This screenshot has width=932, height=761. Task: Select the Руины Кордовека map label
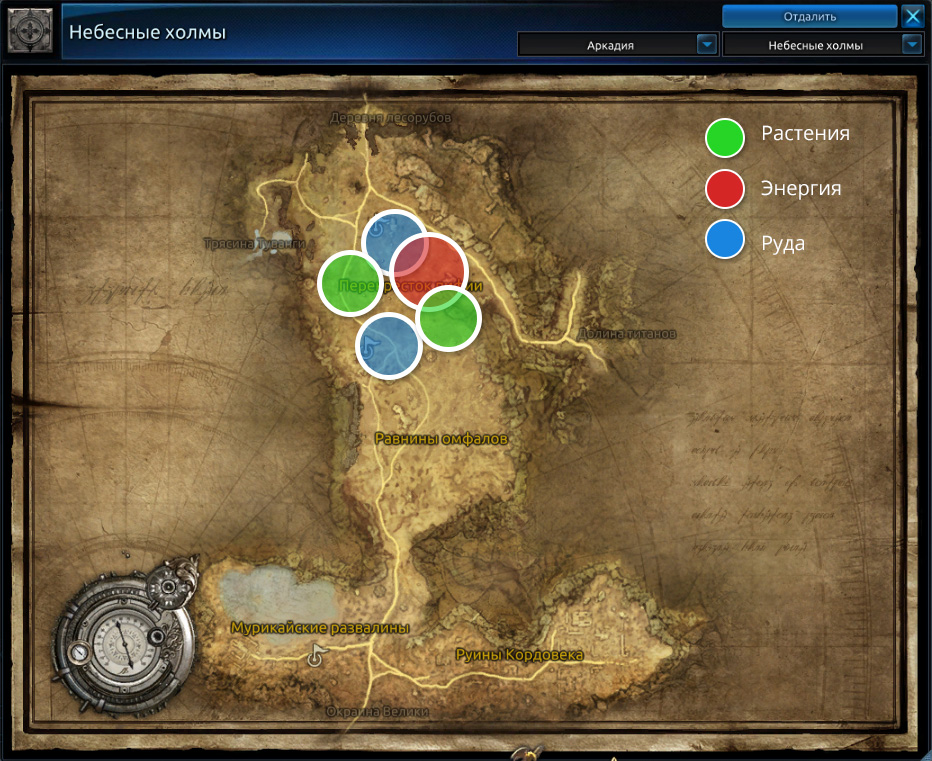519,654
